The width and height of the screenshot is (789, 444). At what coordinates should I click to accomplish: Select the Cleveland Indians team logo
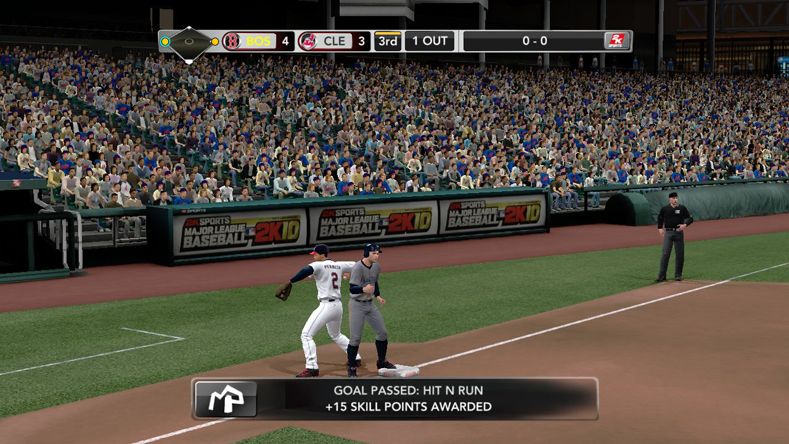307,41
